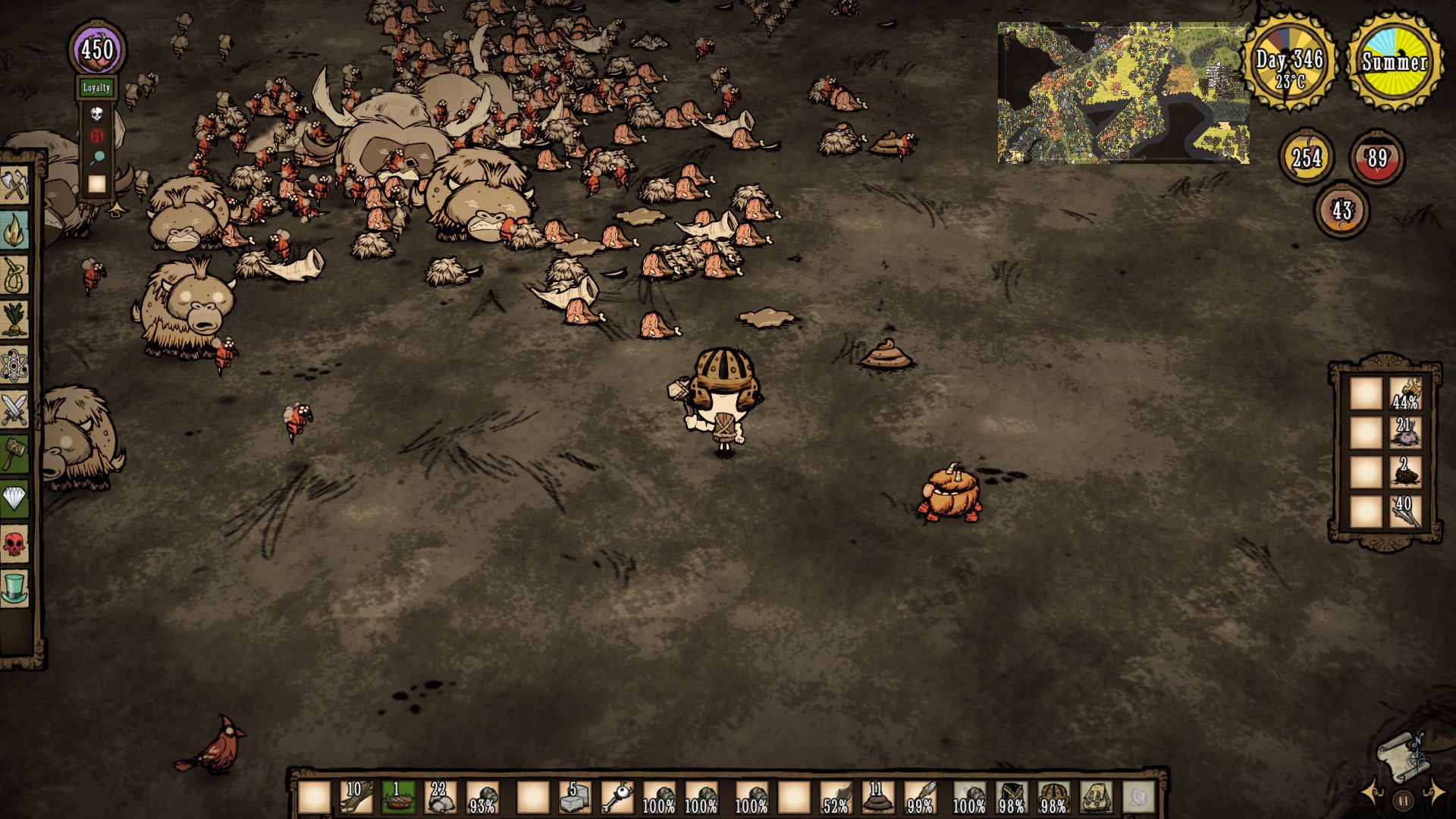
Task: Open the minimap at the top
Action: click(x=1122, y=93)
